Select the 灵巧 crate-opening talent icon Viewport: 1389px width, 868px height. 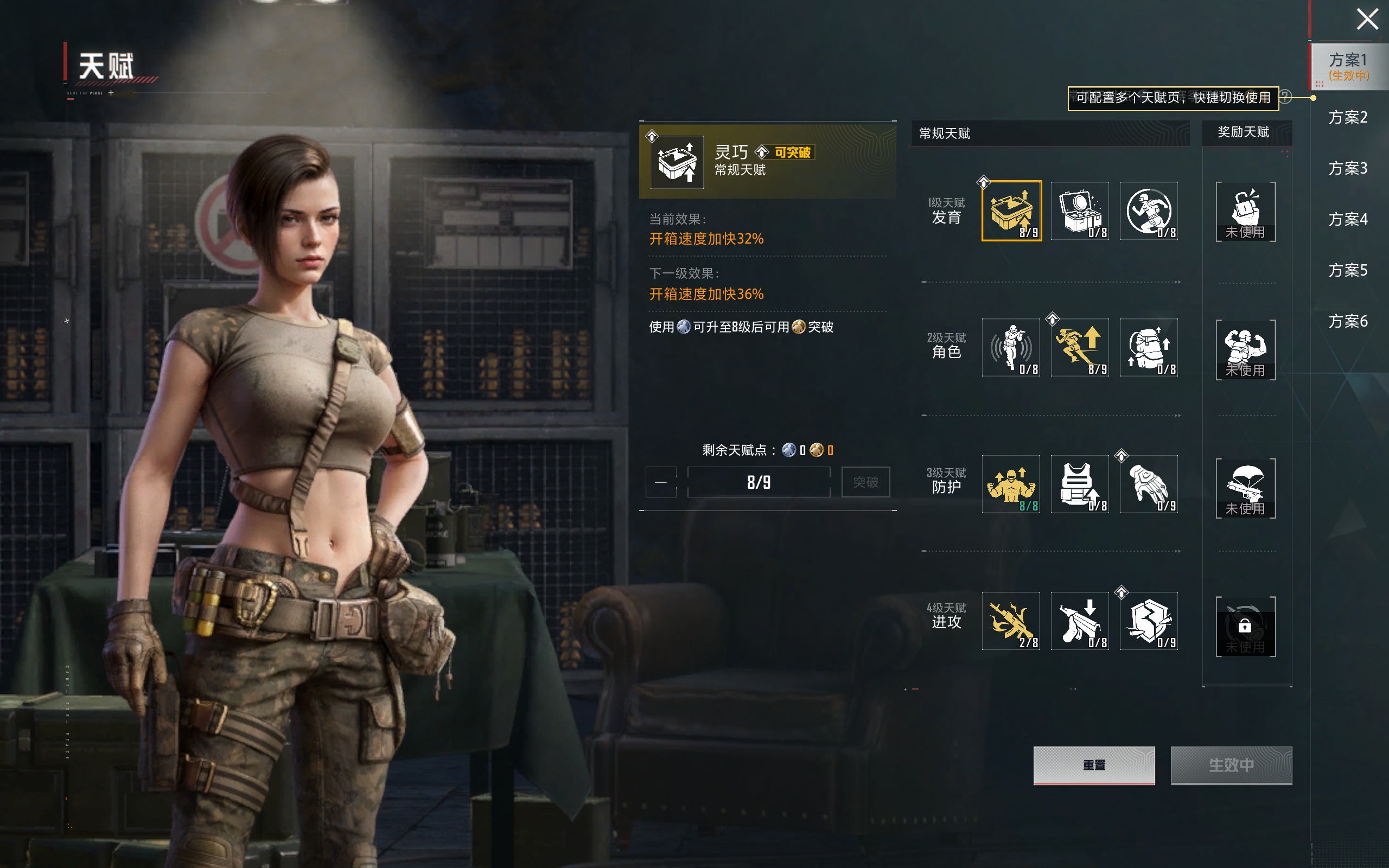coord(1011,210)
